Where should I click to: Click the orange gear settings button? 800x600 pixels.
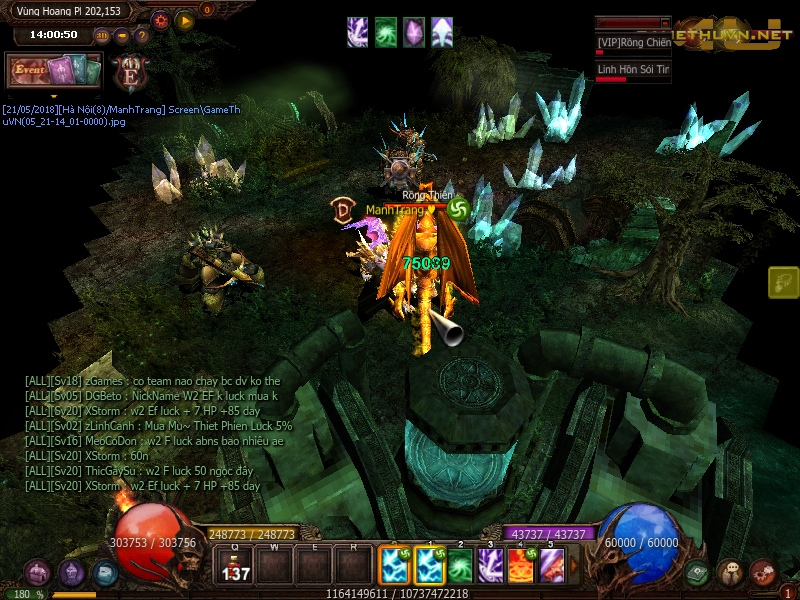(x=161, y=19)
